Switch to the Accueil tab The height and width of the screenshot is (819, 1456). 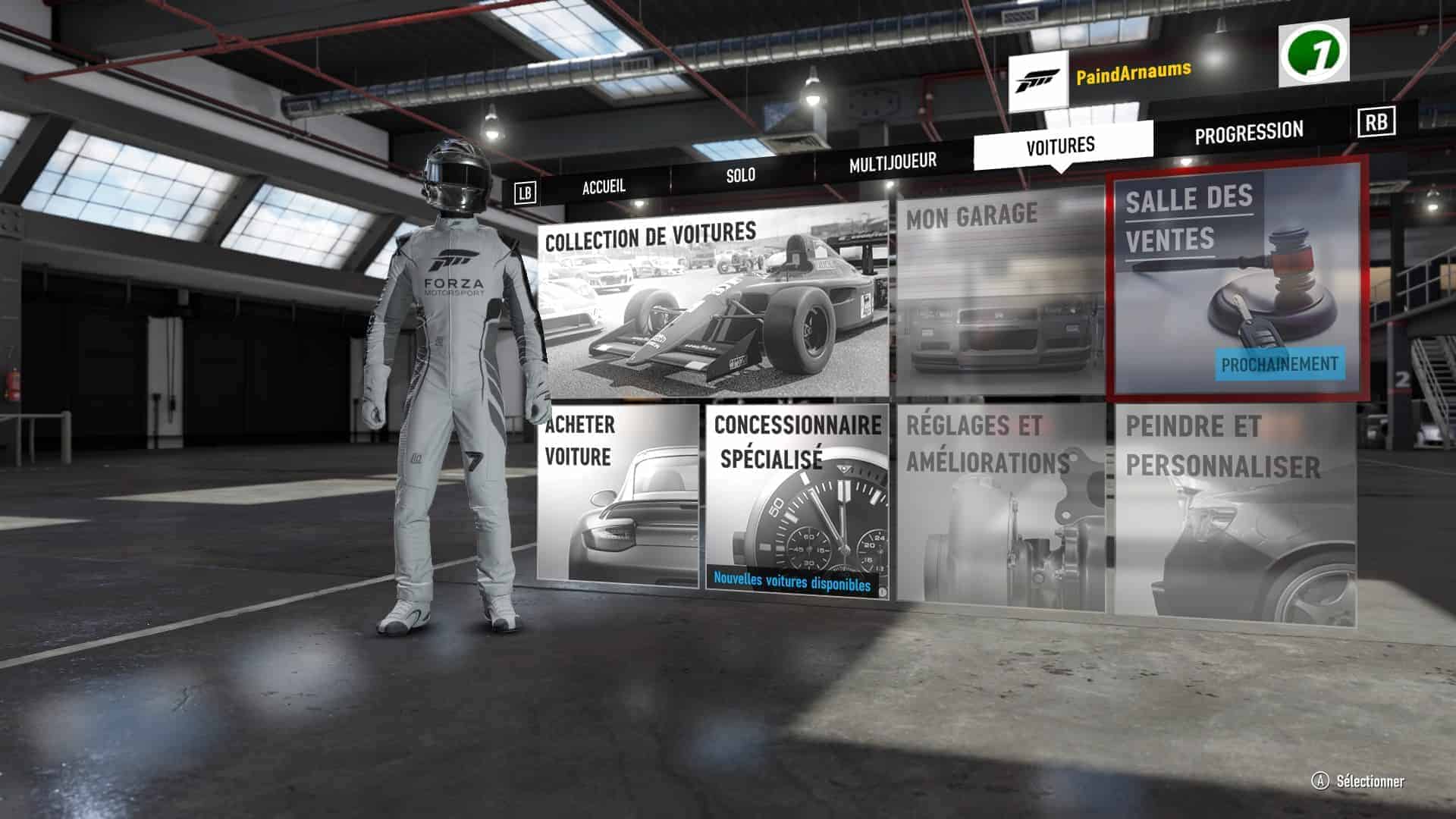(604, 186)
